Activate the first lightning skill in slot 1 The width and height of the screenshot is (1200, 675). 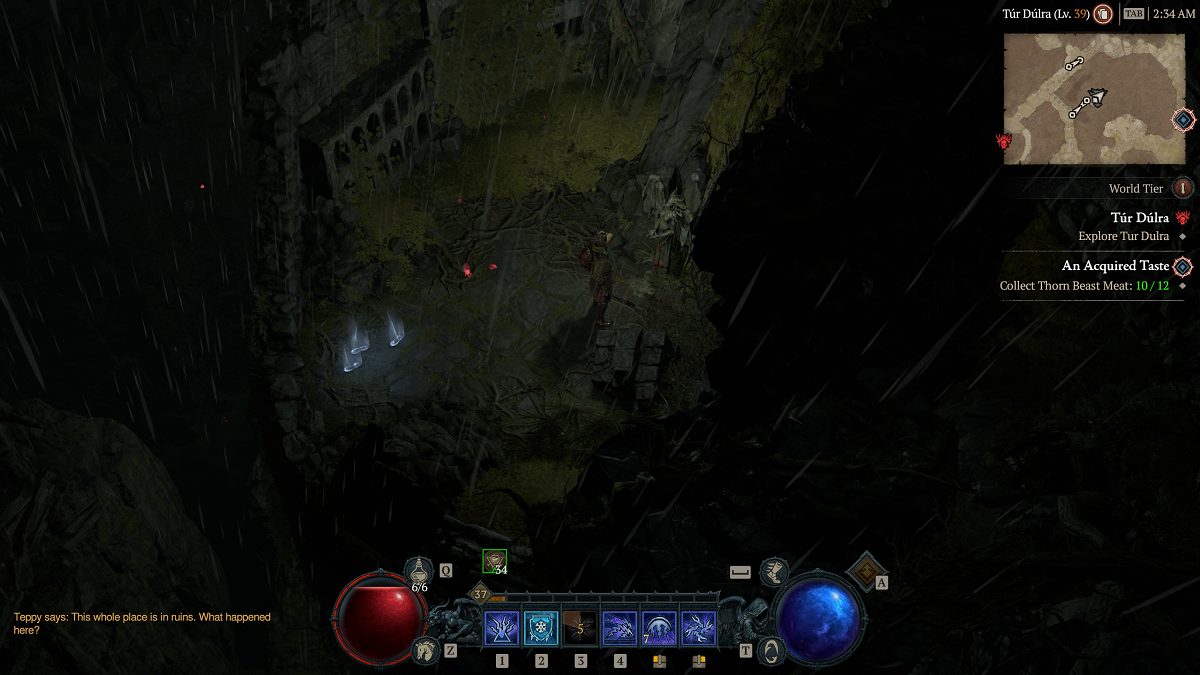[502, 628]
